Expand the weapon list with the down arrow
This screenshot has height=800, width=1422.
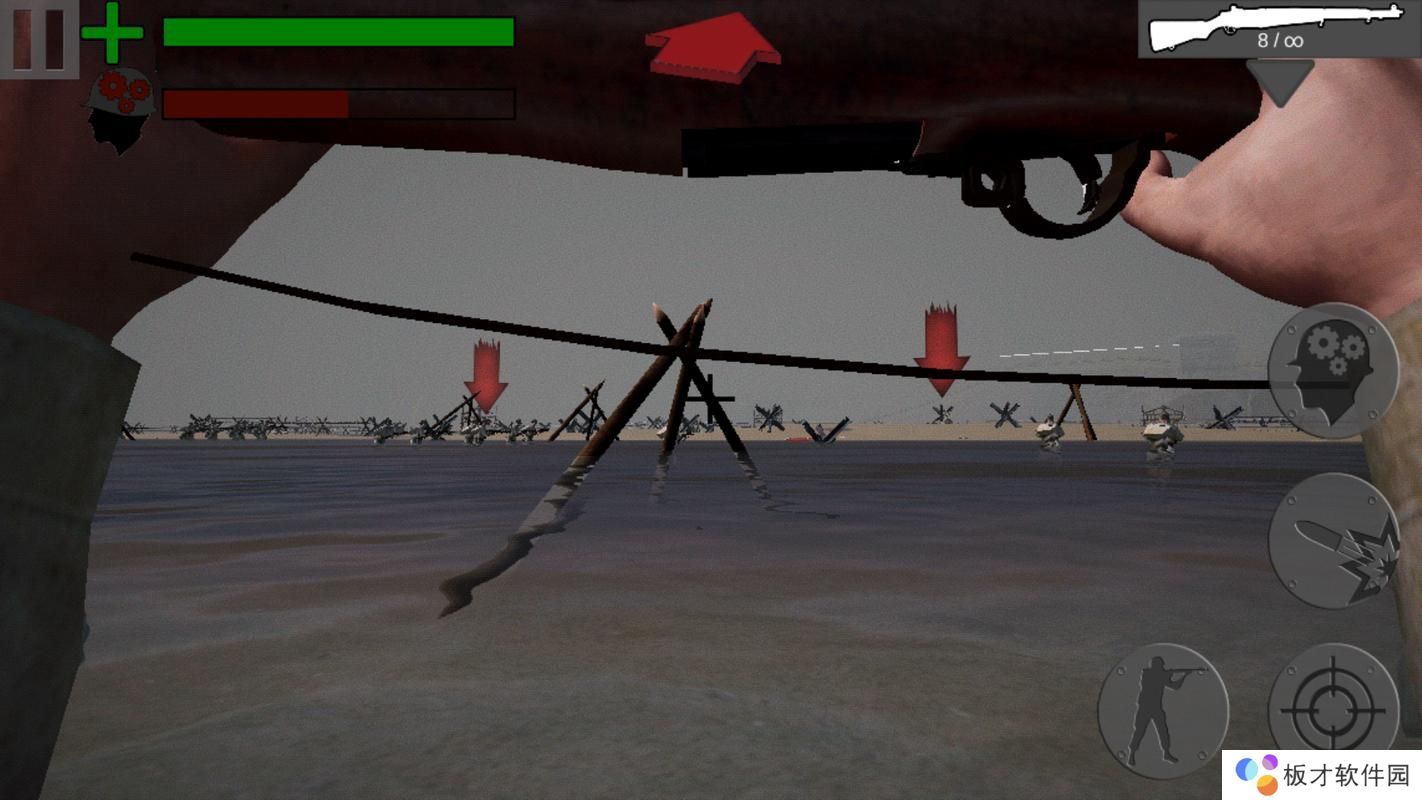[x=1279, y=82]
